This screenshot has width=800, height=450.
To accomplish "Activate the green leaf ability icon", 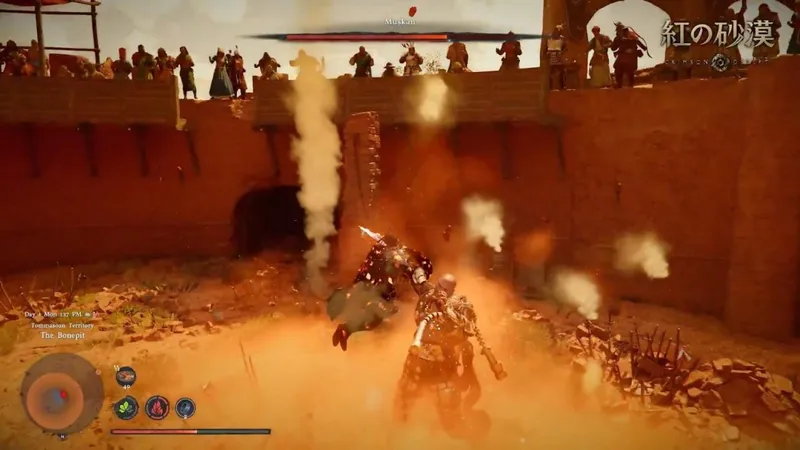I will tap(126, 407).
